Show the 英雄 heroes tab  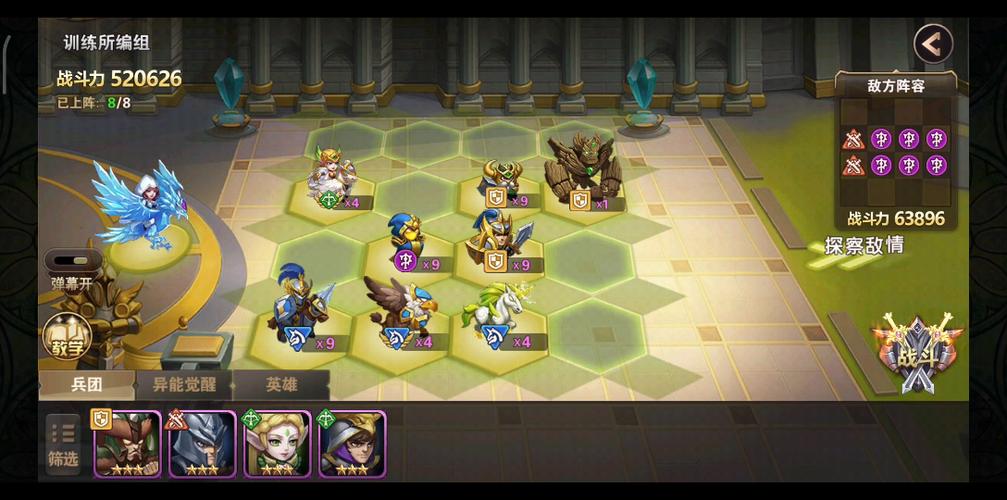(281, 384)
